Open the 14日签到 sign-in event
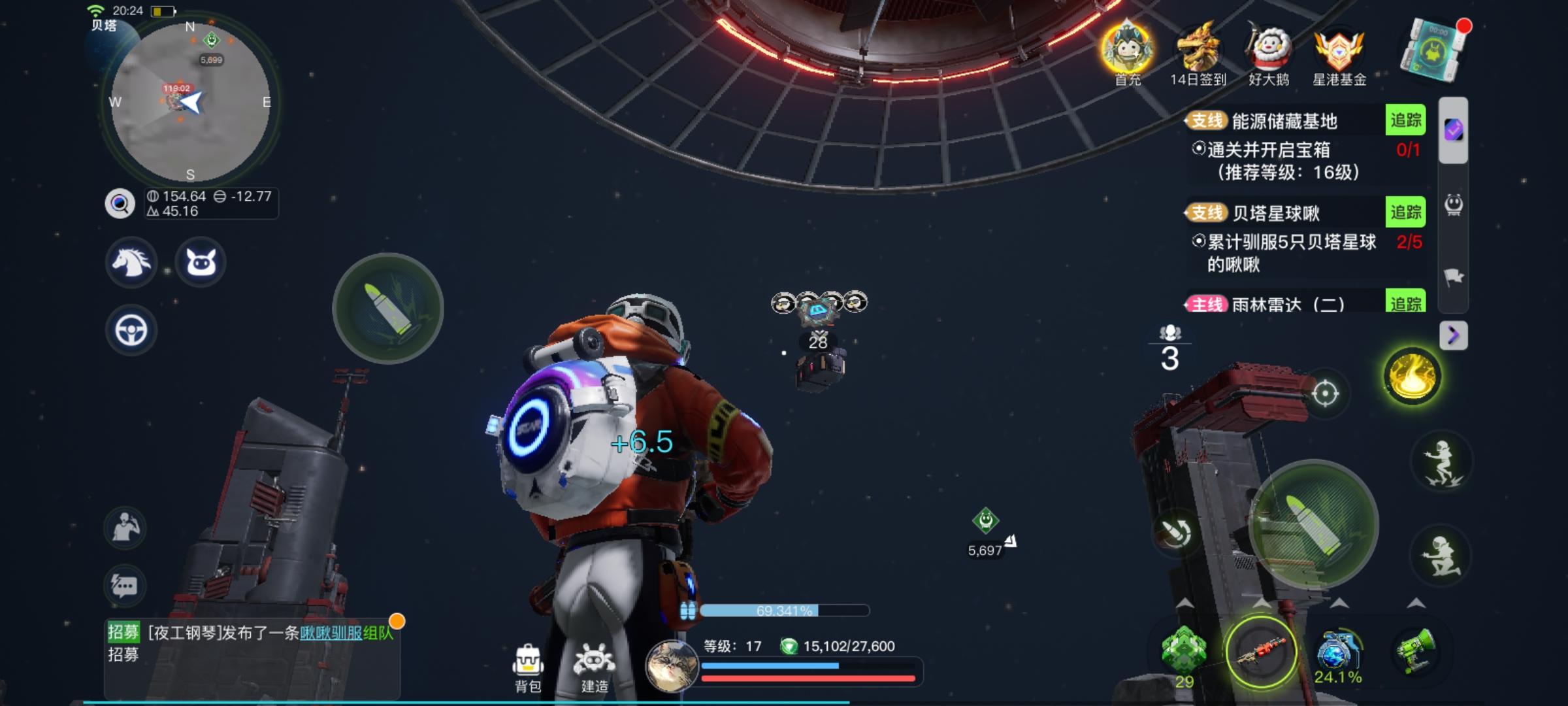The height and width of the screenshot is (706, 1568). click(x=1198, y=54)
